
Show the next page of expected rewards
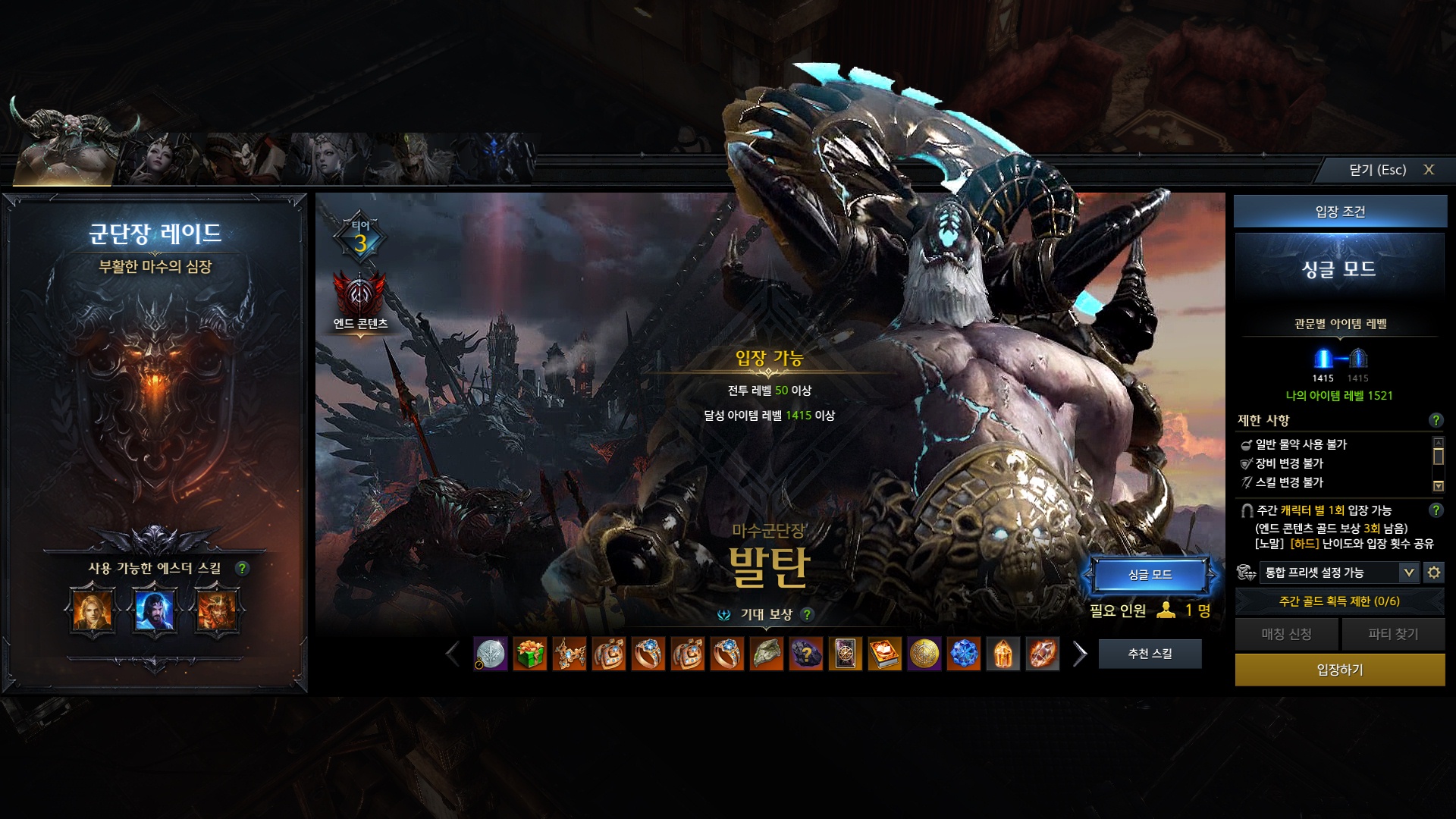point(1080,654)
